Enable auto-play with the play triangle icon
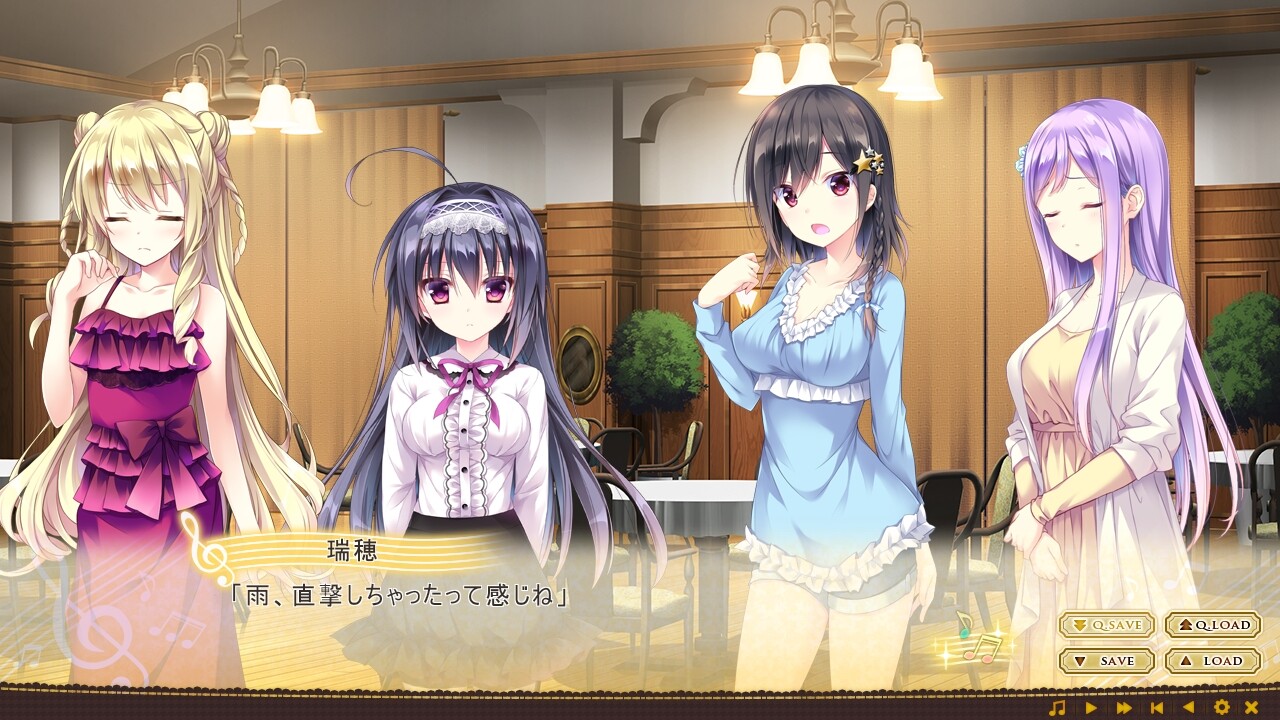The width and height of the screenshot is (1280, 720). (1092, 706)
